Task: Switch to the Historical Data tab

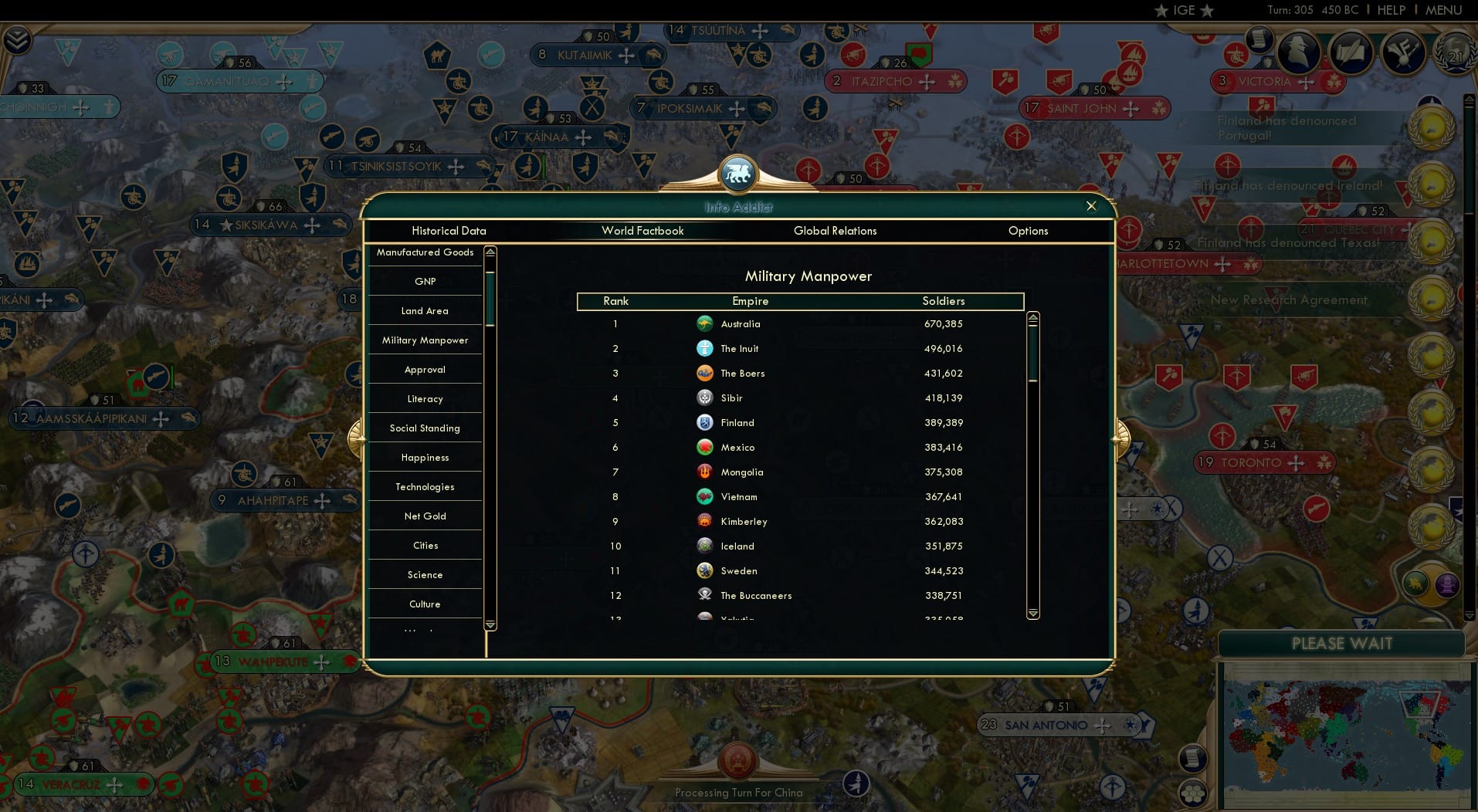Action: (449, 231)
